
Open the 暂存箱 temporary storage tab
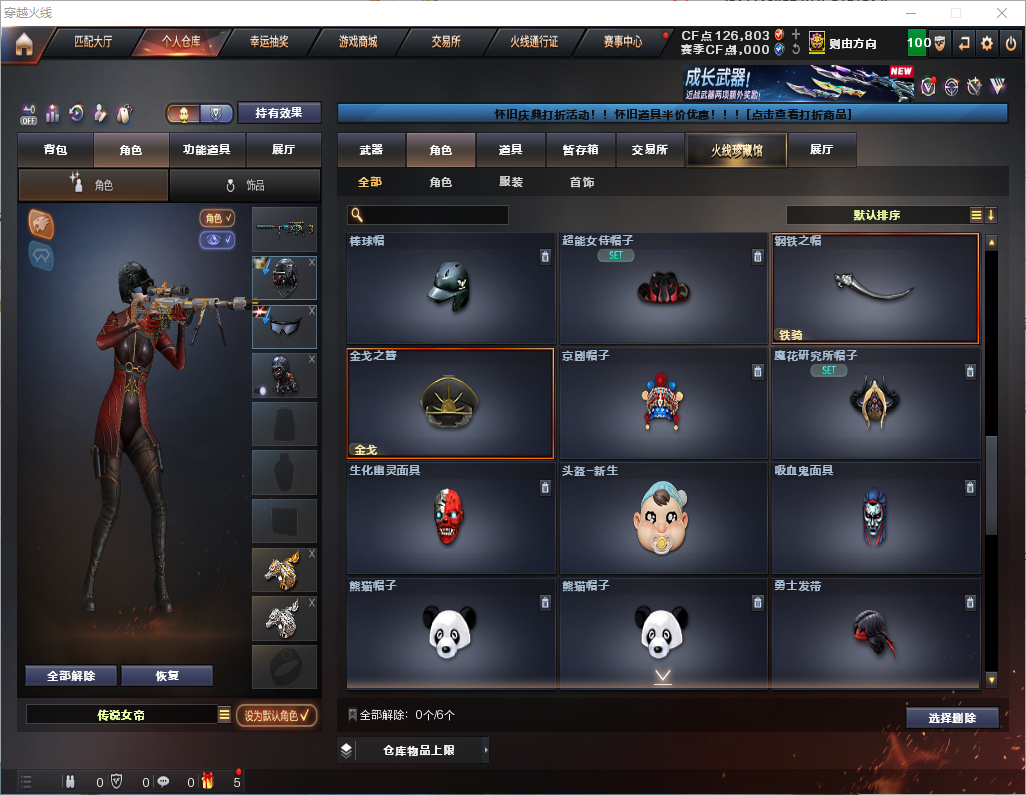point(580,150)
